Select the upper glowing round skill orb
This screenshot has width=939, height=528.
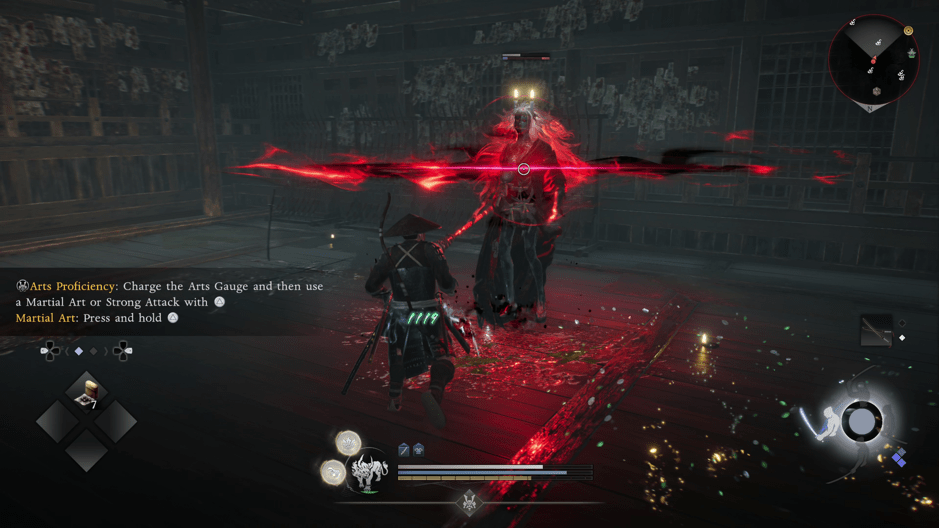348,443
